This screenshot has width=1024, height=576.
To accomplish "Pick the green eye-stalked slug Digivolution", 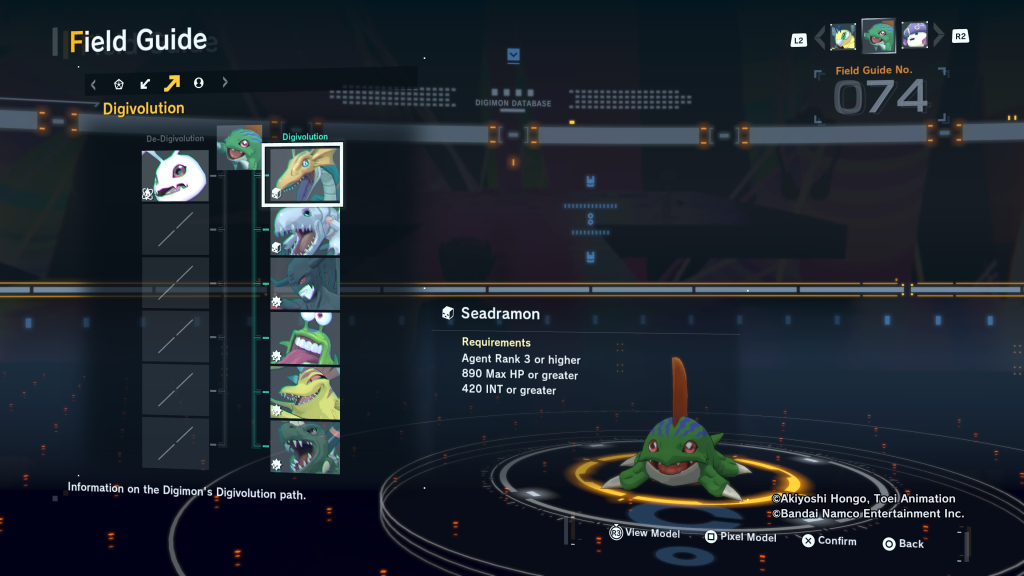I will point(305,338).
